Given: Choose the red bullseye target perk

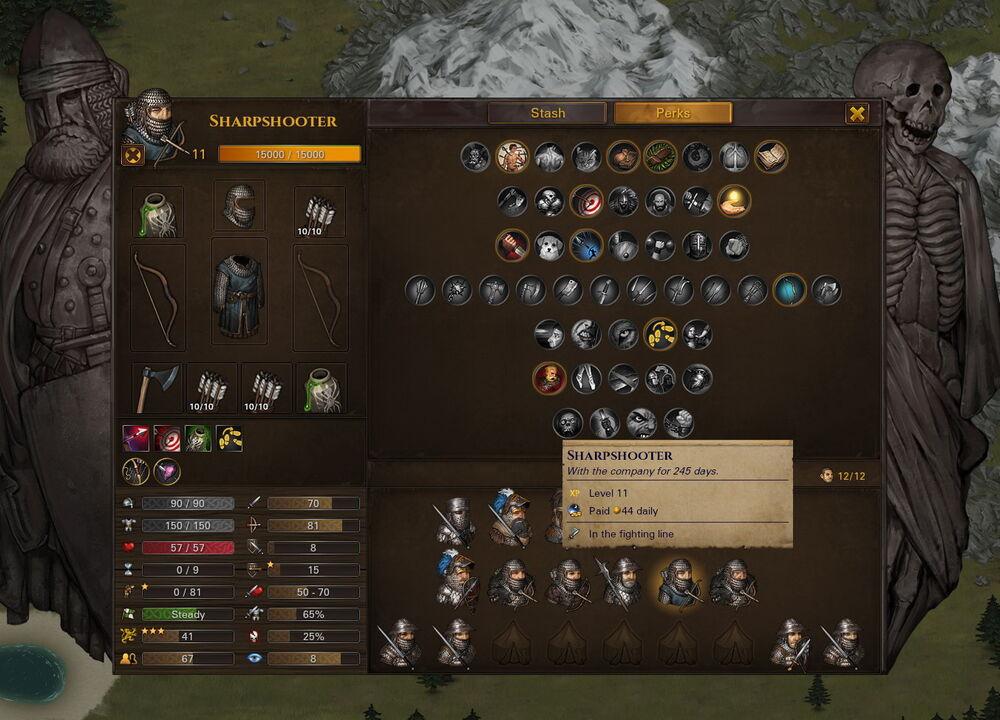Looking at the screenshot, I should pos(586,201).
